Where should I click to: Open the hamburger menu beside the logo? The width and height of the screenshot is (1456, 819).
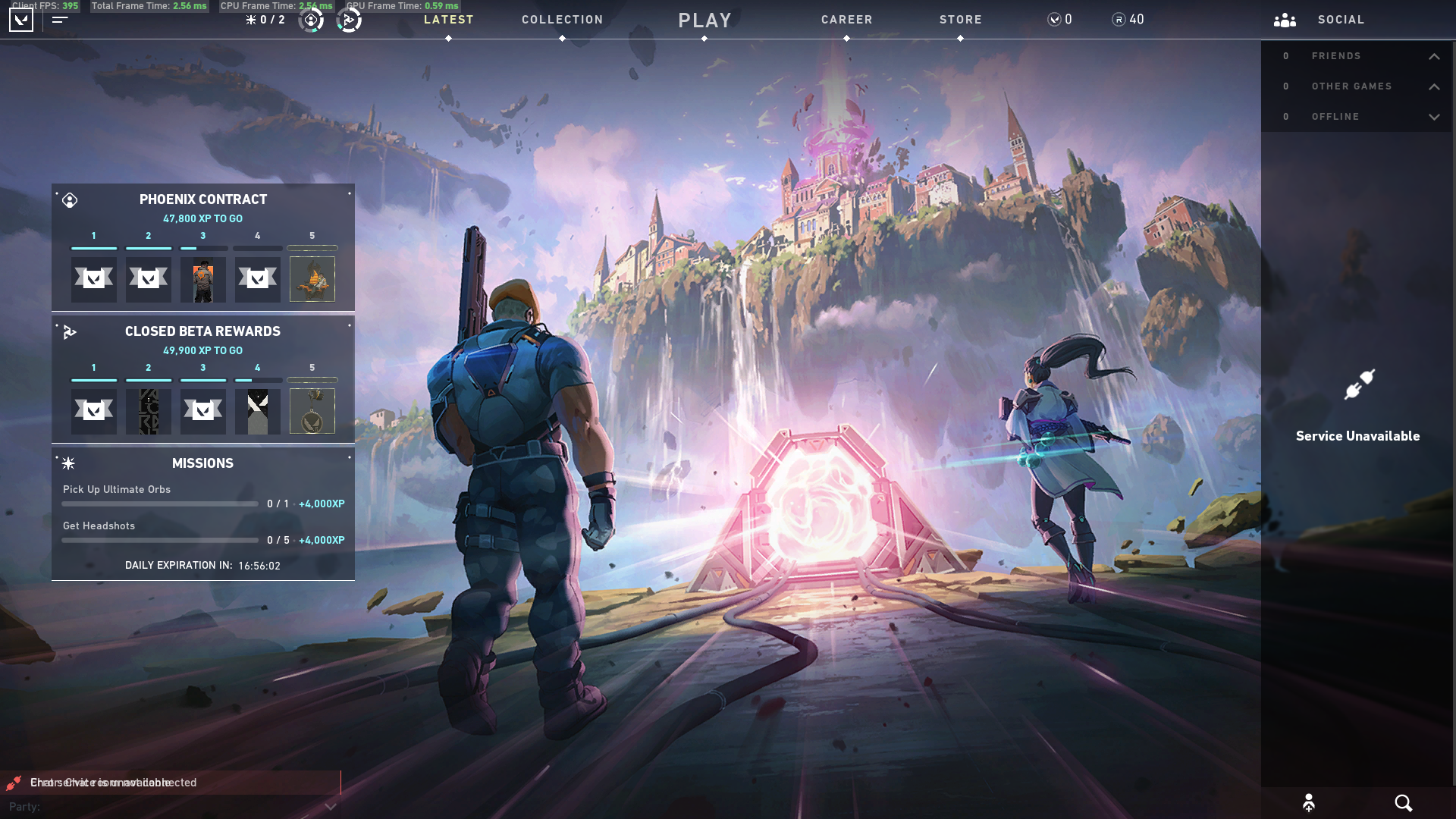60,20
